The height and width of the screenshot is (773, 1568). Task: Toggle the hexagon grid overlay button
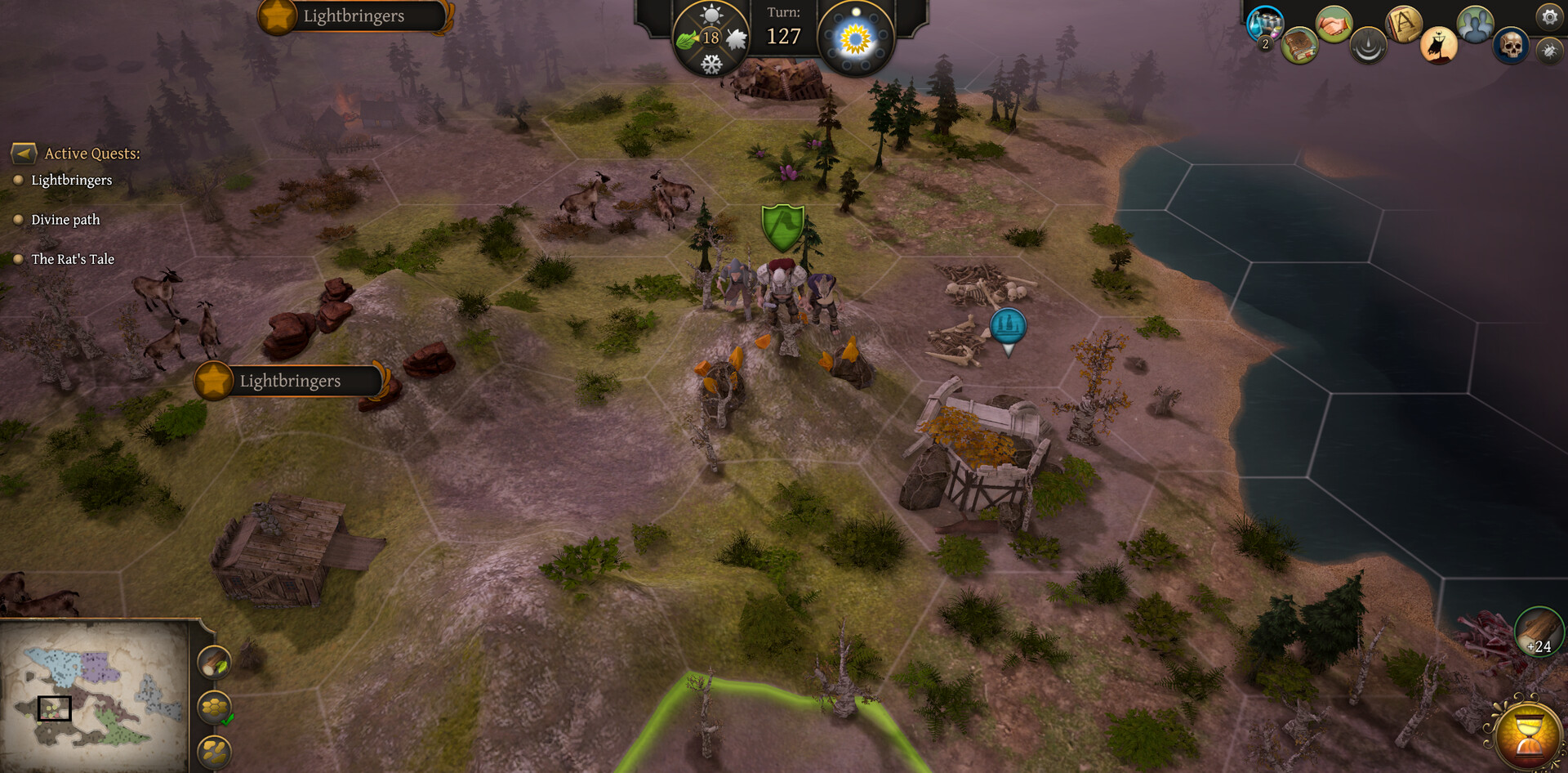[x=215, y=707]
